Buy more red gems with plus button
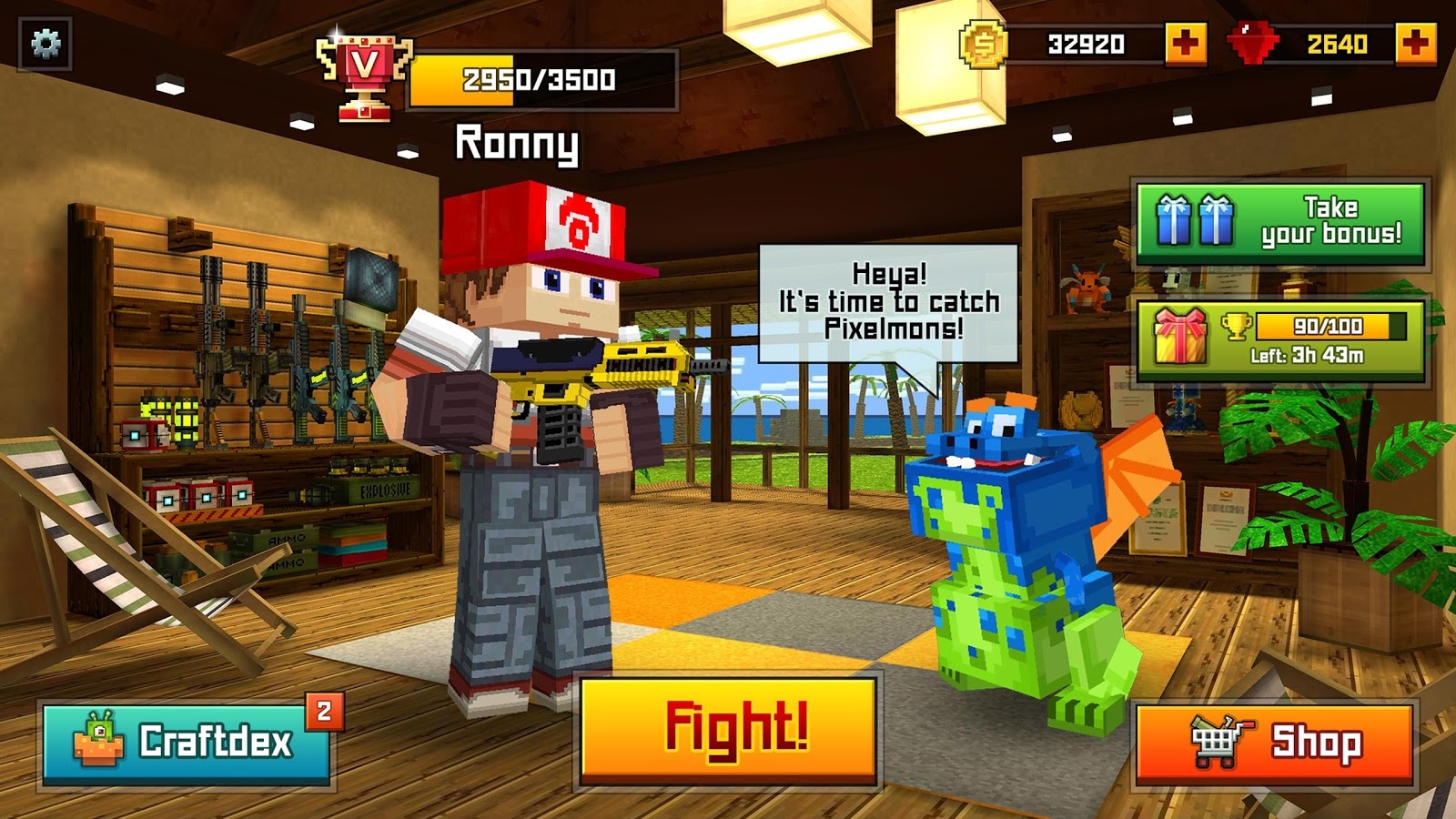 tap(1415, 44)
